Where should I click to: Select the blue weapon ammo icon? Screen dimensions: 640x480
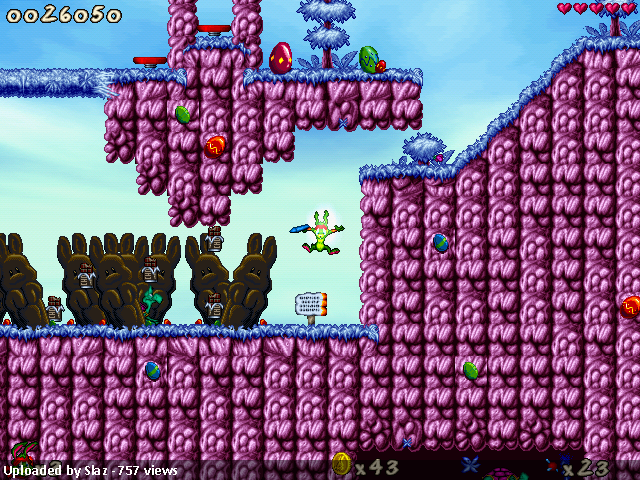pos(552,465)
